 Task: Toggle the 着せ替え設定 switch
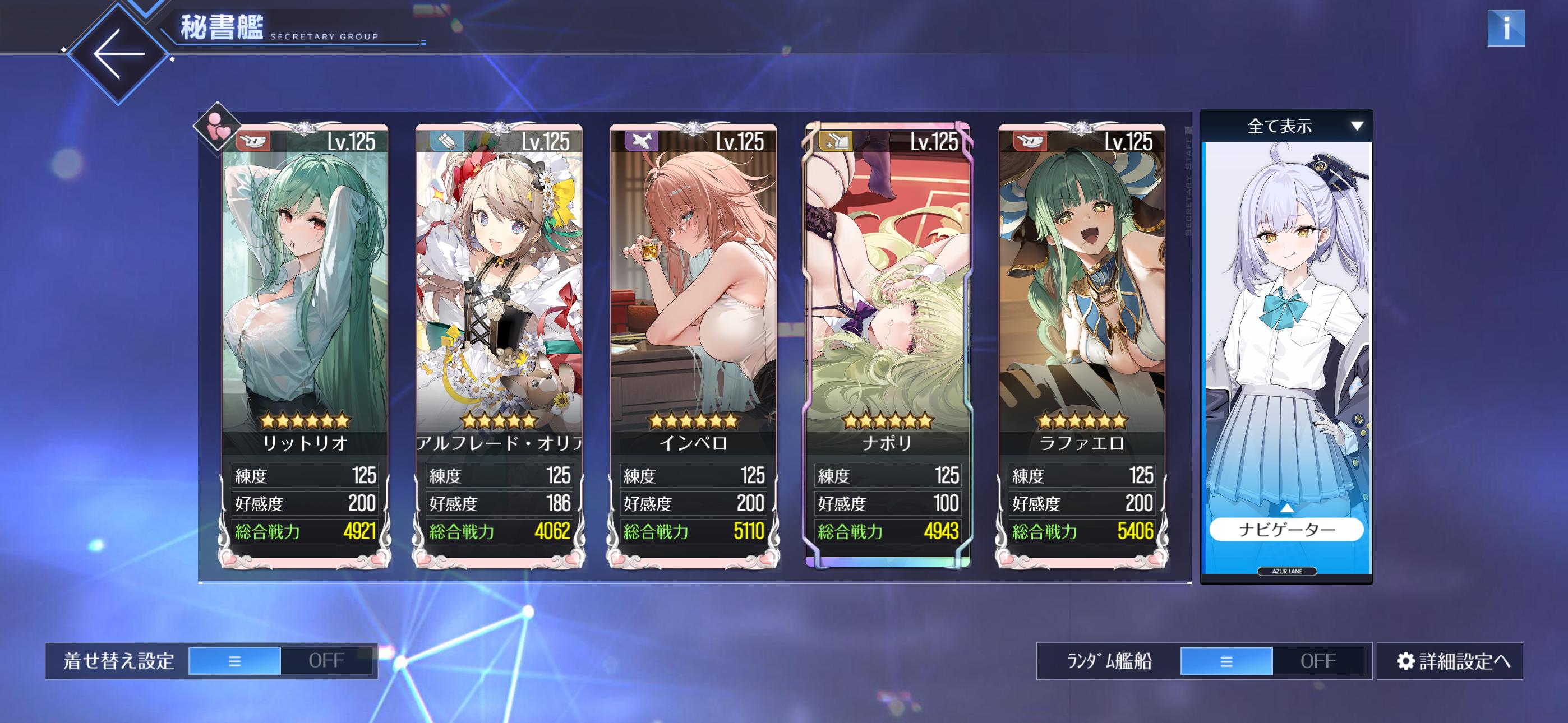pyautogui.click(x=280, y=661)
